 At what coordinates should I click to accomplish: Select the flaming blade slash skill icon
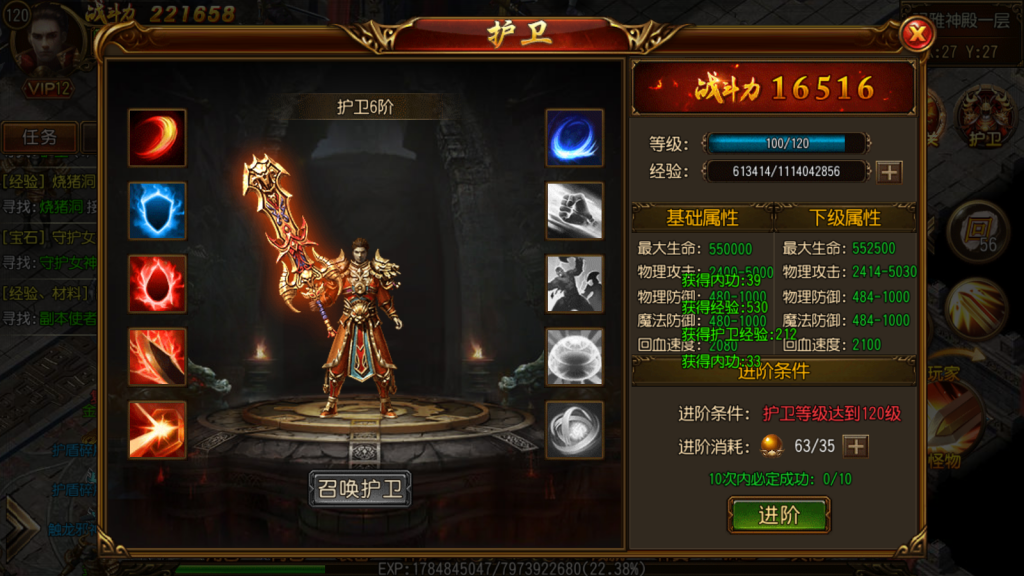tap(157, 357)
